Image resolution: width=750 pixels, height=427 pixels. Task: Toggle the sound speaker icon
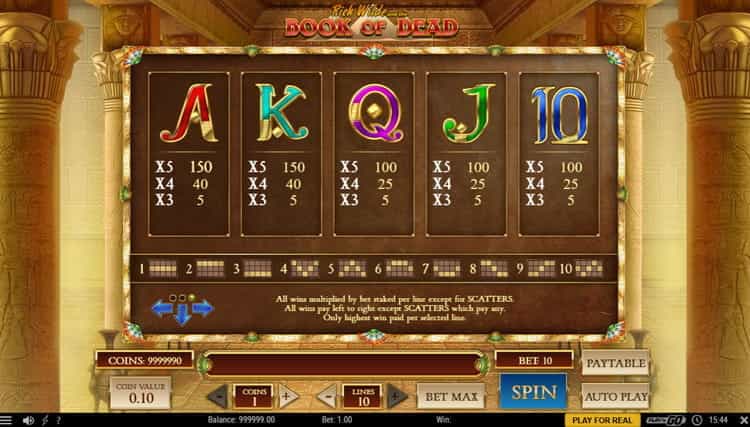[27, 420]
